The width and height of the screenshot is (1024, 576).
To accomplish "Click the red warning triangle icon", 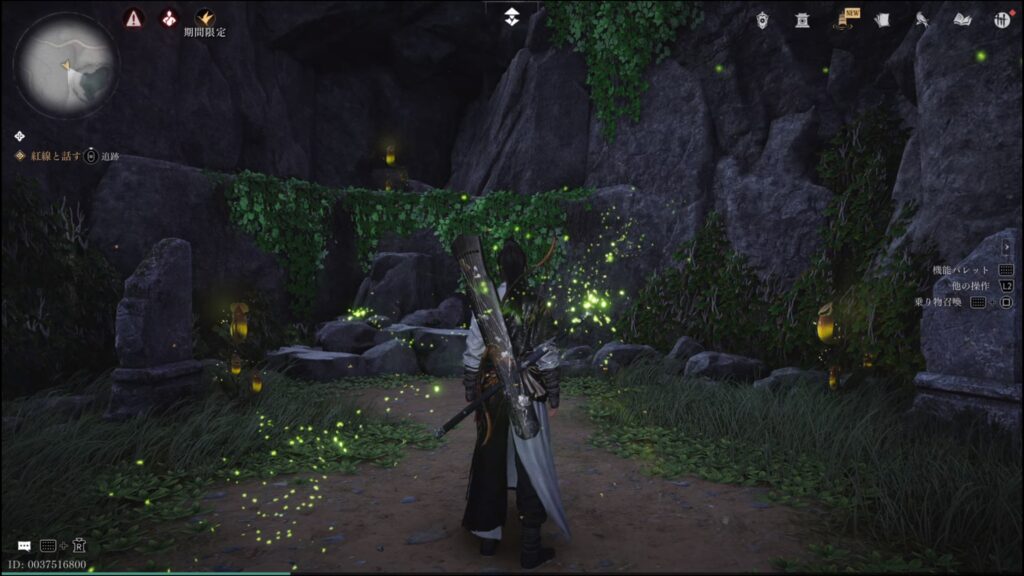I will [x=133, y=18].
